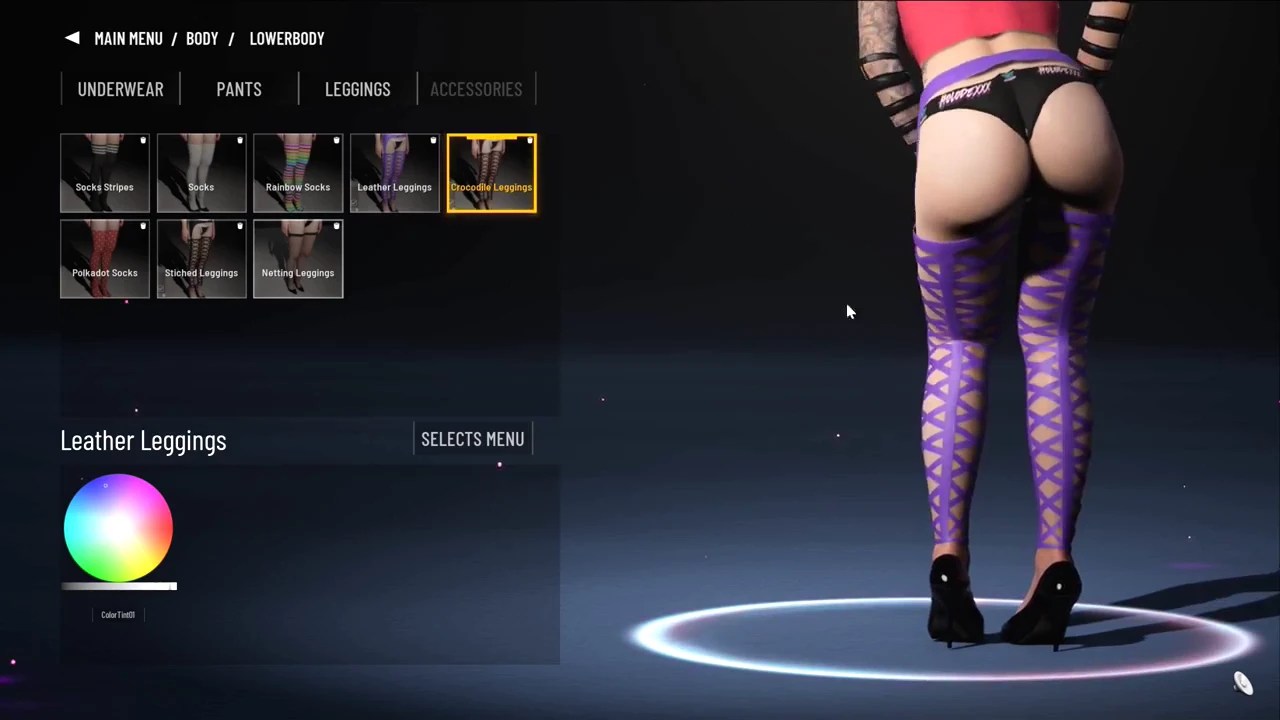Viewport: 1280px width, 720px height.
Task: Choose Crocodile Leggings tile
Action: coord(491,173)
